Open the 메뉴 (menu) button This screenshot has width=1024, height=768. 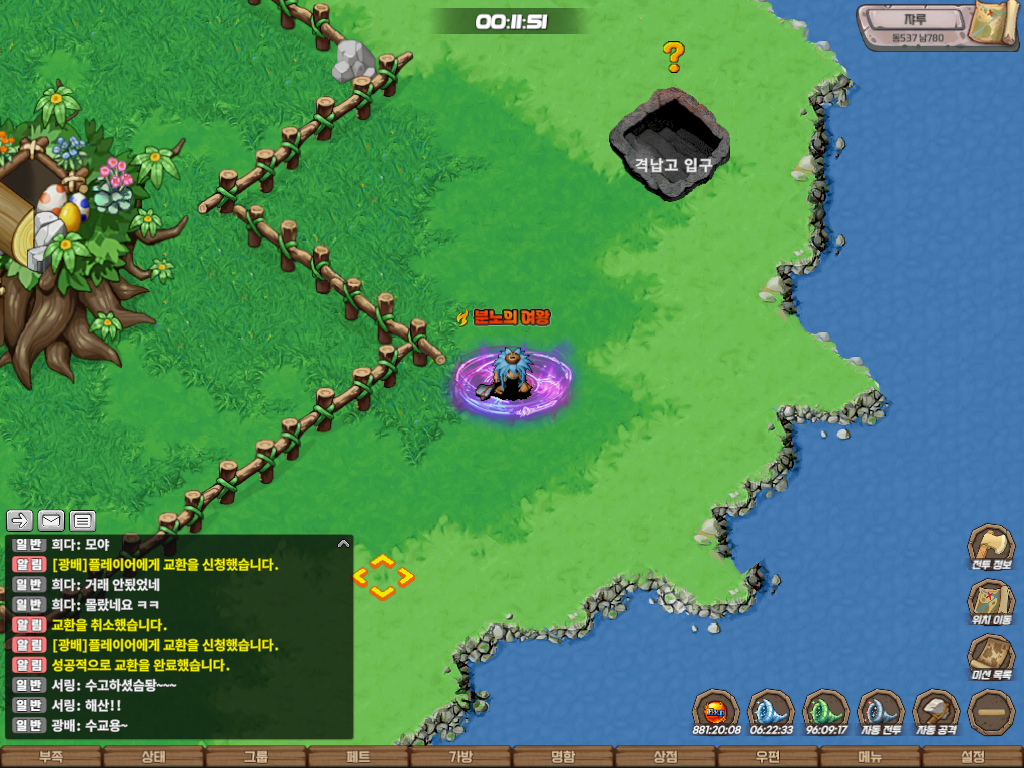click(870, 757)
